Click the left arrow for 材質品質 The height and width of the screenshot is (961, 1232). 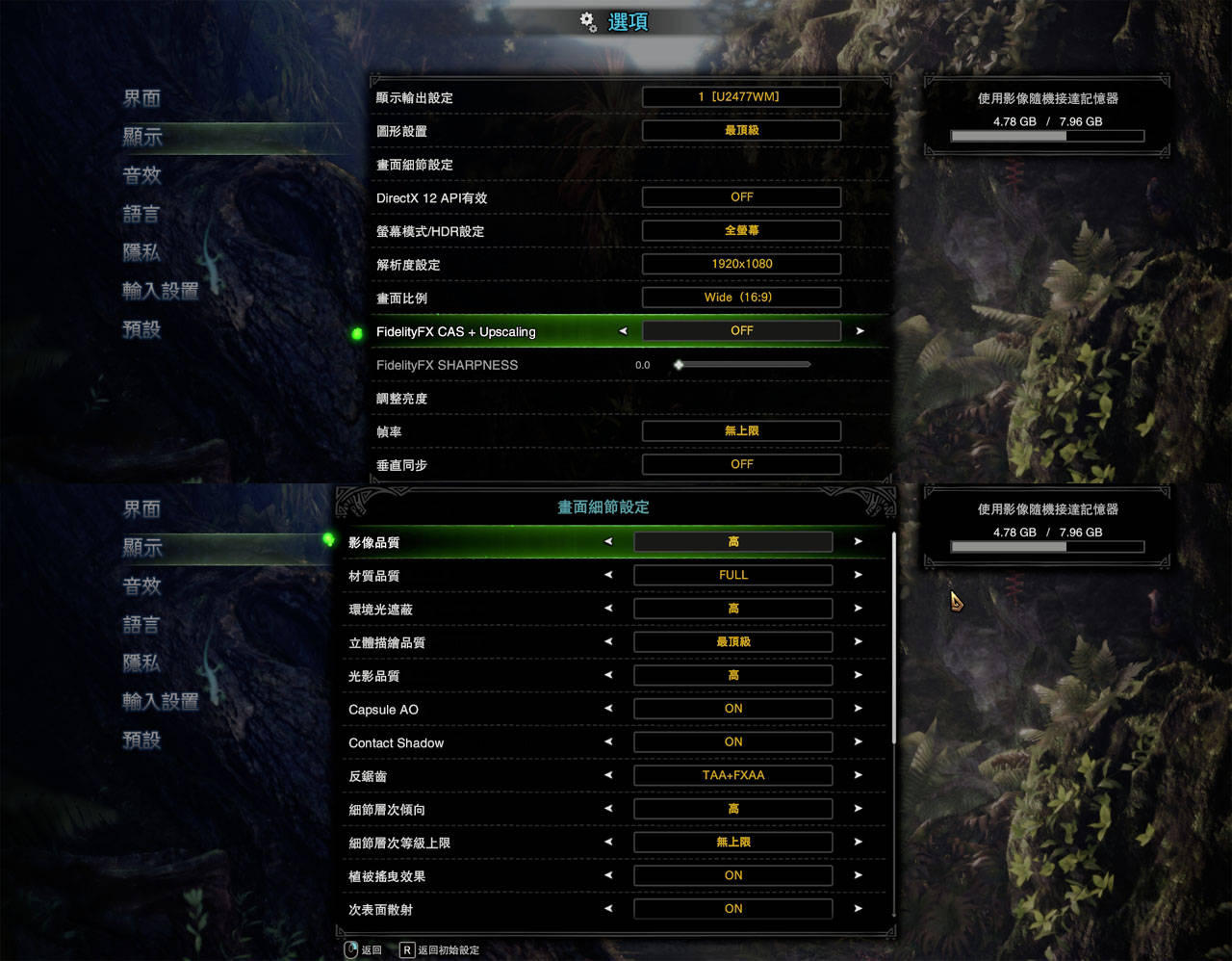tap(608, 575)
